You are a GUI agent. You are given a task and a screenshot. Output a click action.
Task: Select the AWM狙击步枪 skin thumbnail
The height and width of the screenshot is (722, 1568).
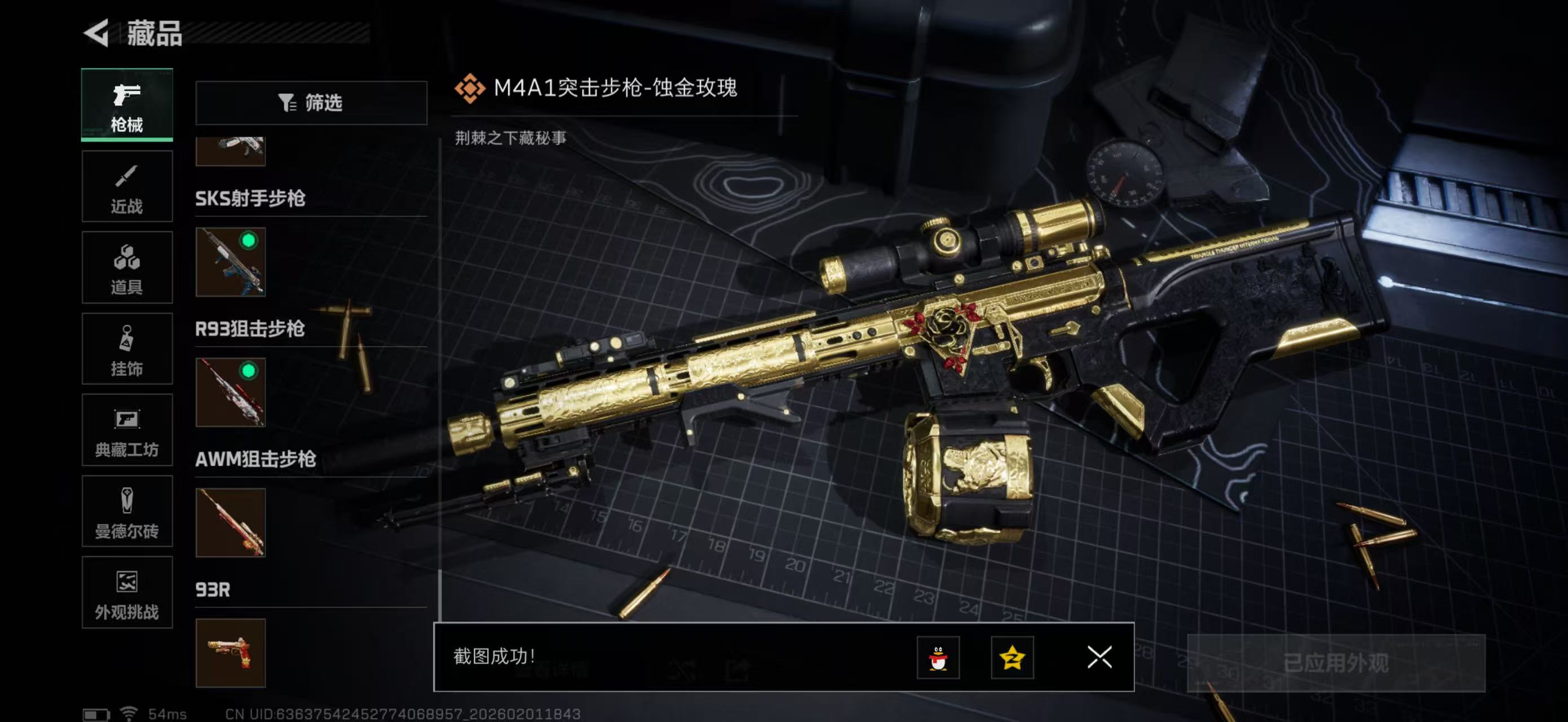point(230,522)
